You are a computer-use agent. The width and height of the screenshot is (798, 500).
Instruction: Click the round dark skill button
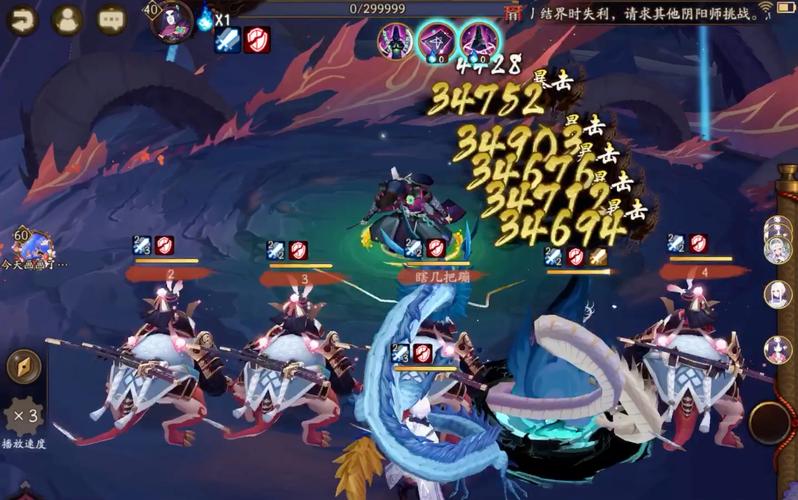770,422
